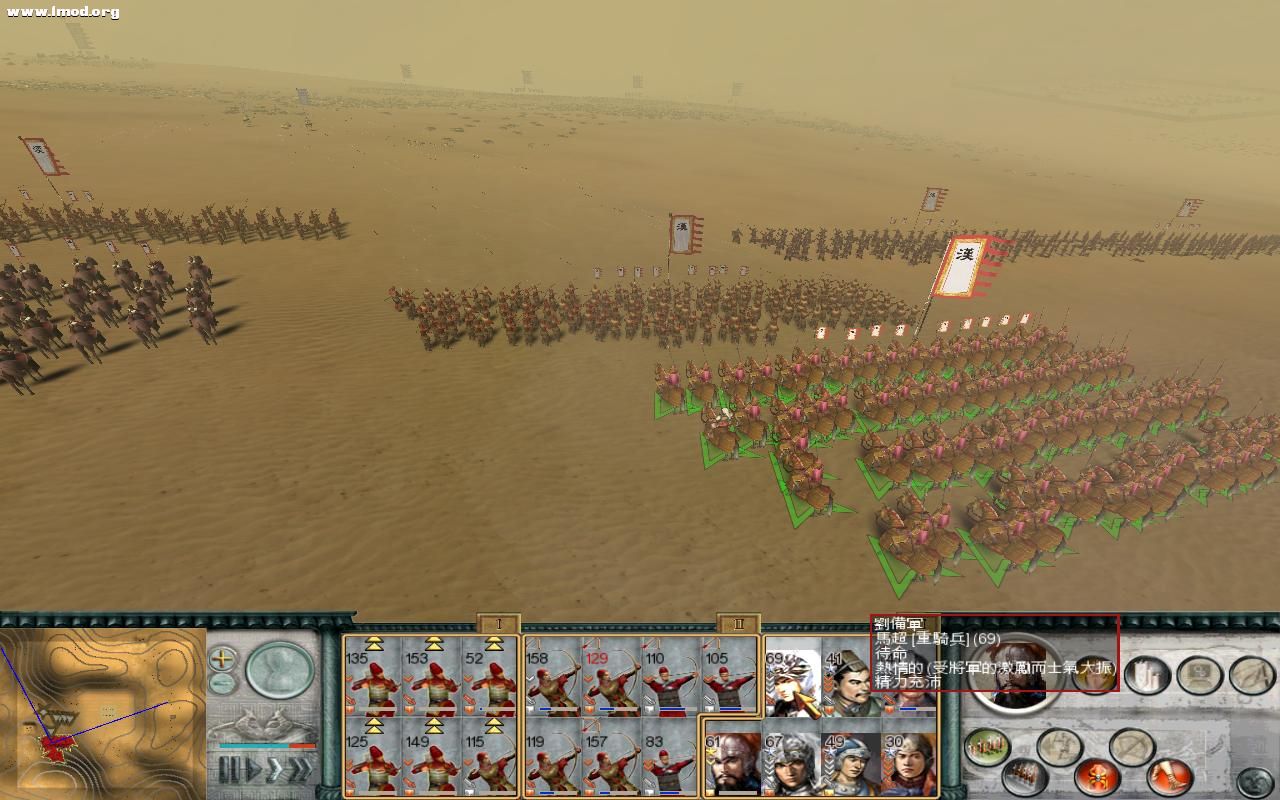Toggle fire at will for the archers
1280x800 pixels.
[1133, 746]
